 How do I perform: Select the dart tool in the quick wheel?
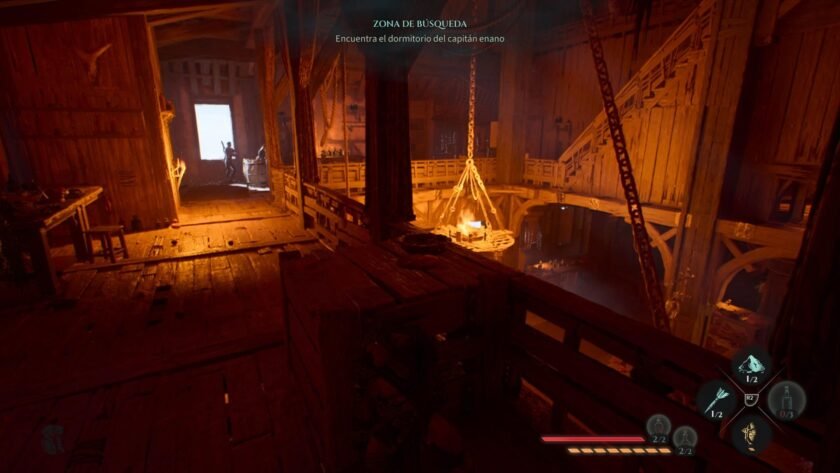tap(715, 398)
